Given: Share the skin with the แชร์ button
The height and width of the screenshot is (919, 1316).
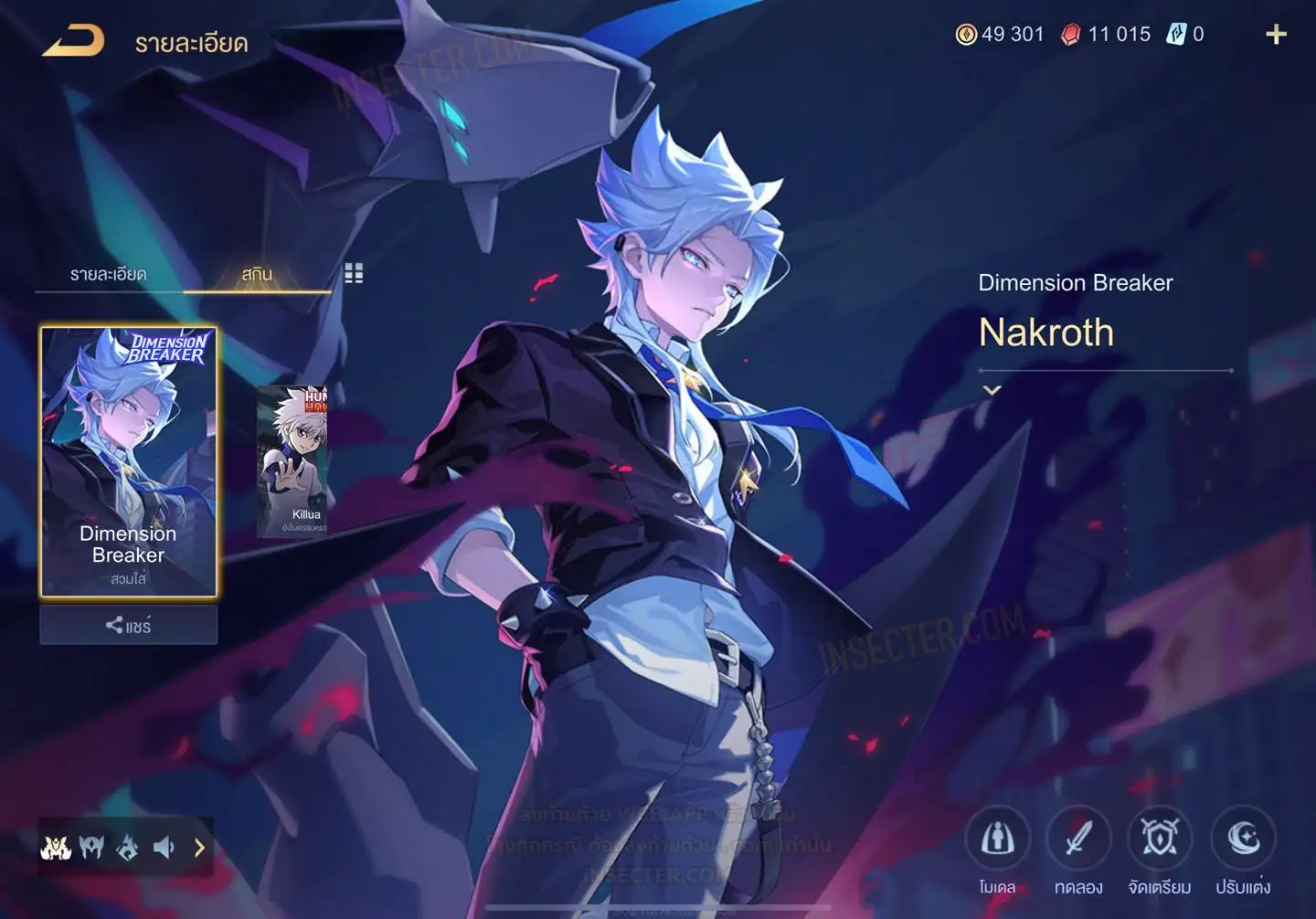Looking at the screenshot, I should click(128, 626).
